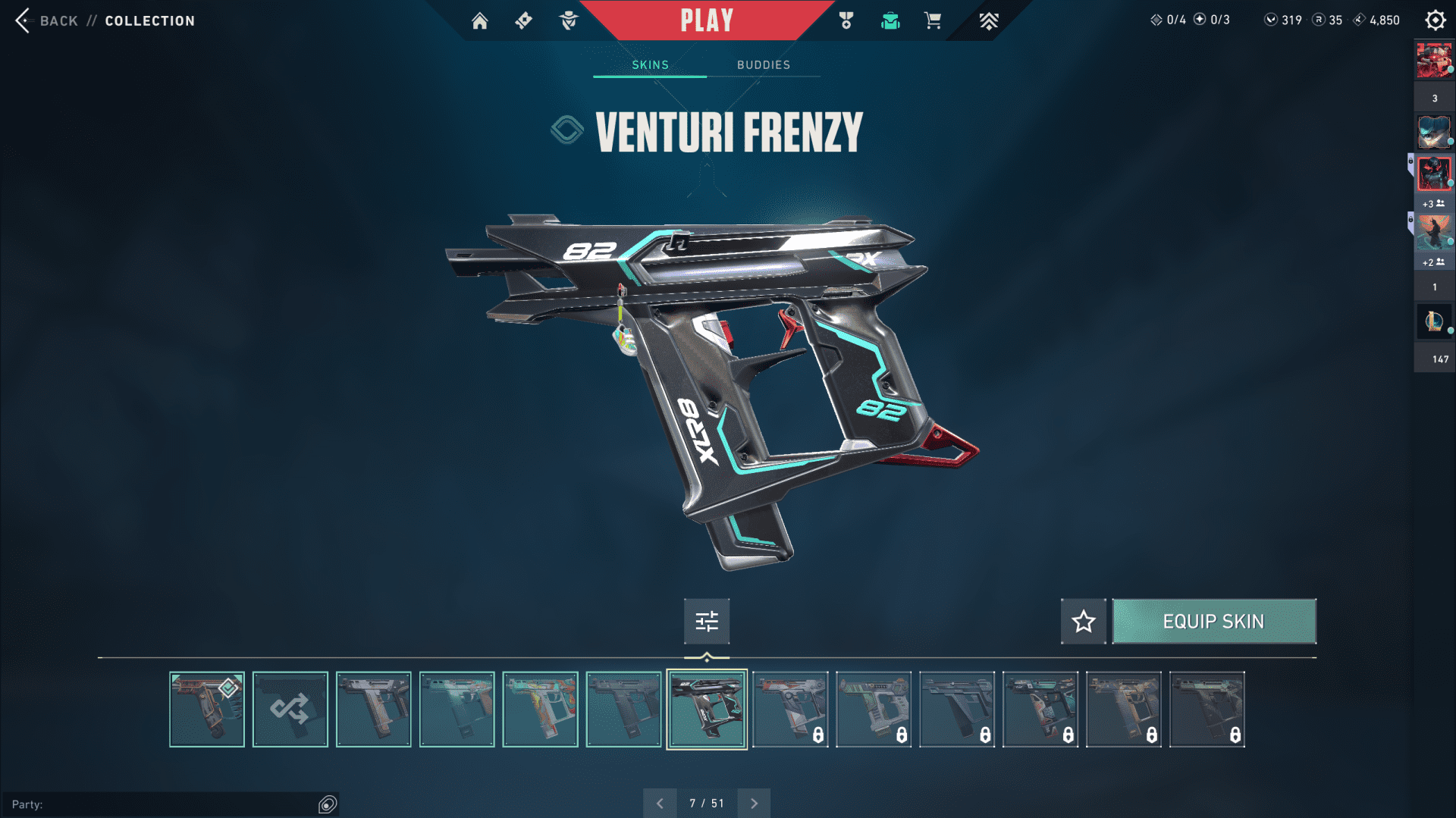Open the top friend avatar in social panel
Viewport: 1456px width, 818px height.
1434,61
